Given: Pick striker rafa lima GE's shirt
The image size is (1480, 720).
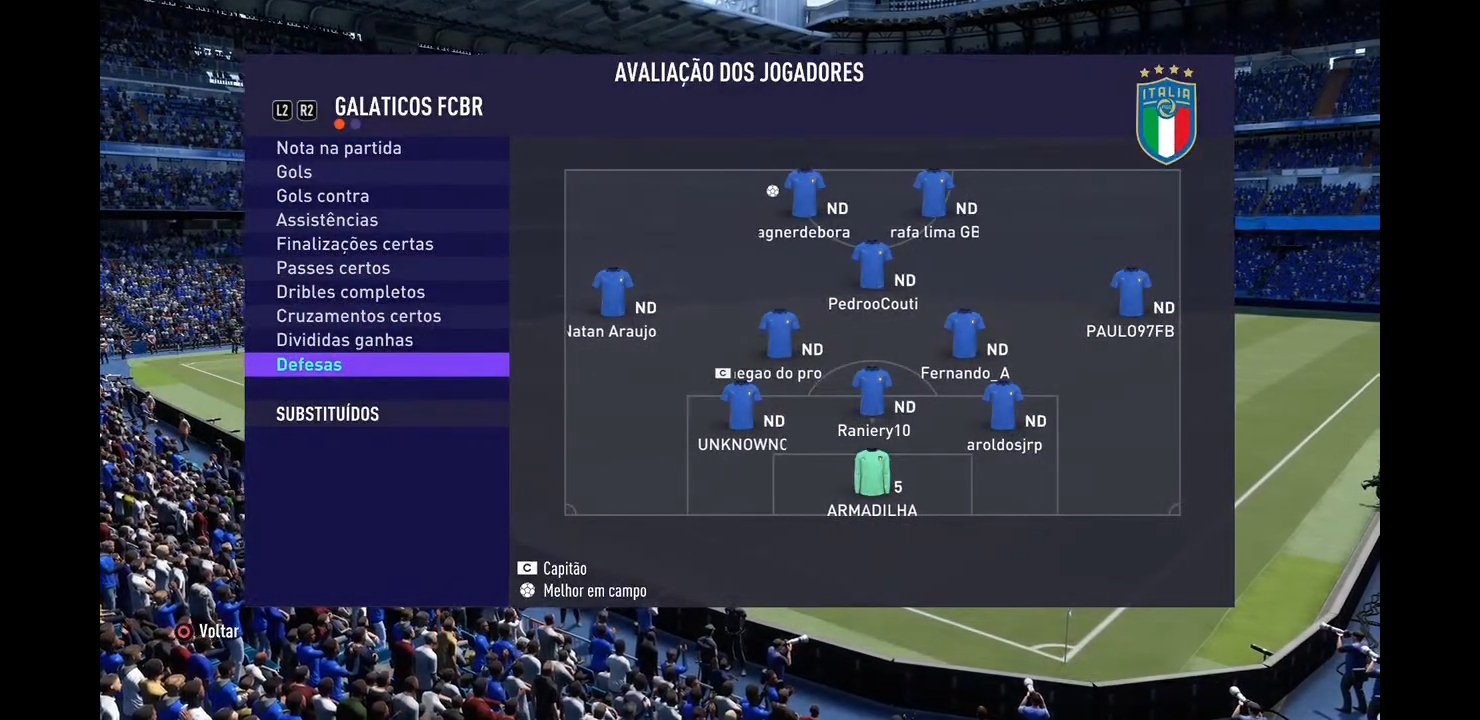Looking at the screenshot, I should point(933,194).
